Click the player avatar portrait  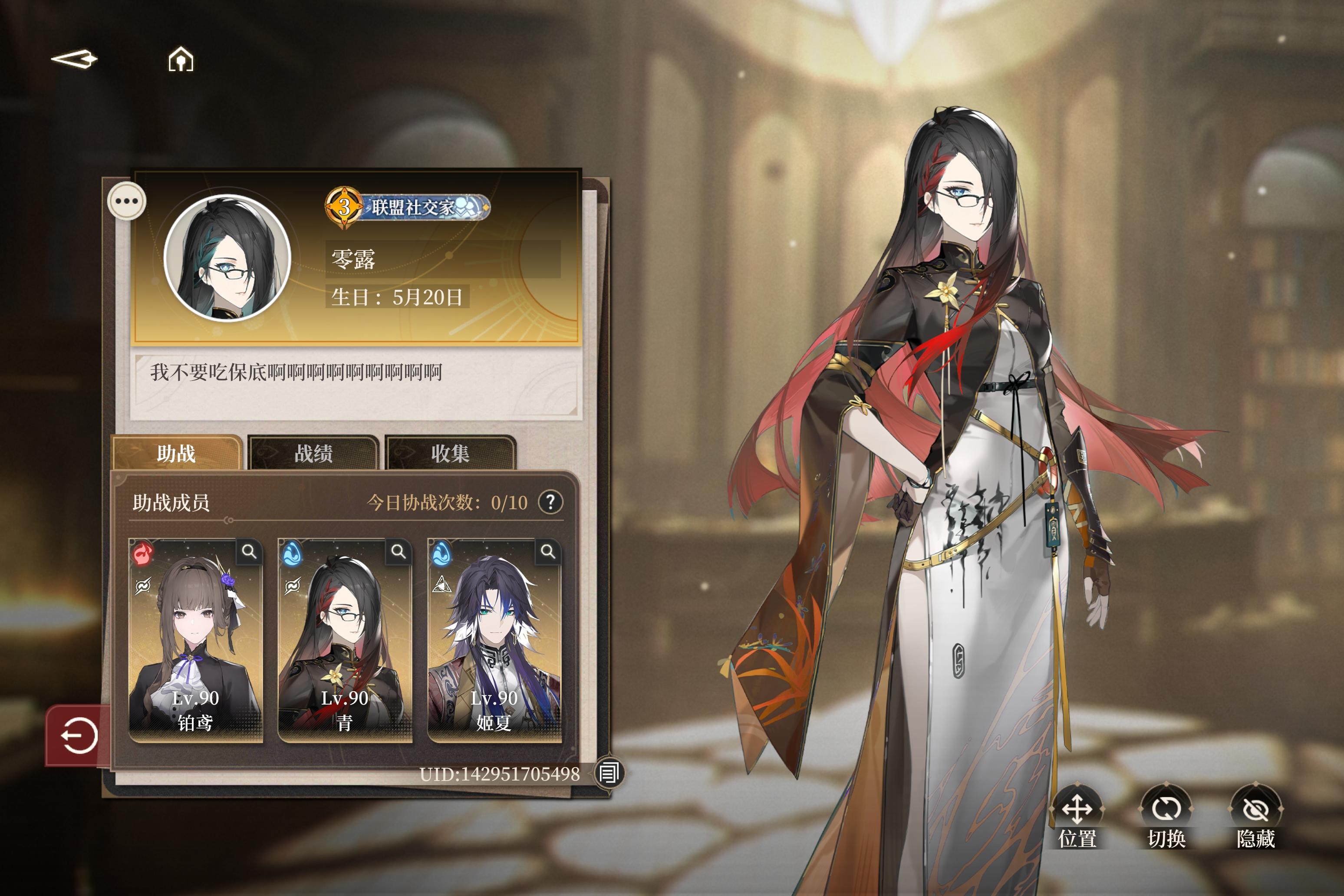227,258
